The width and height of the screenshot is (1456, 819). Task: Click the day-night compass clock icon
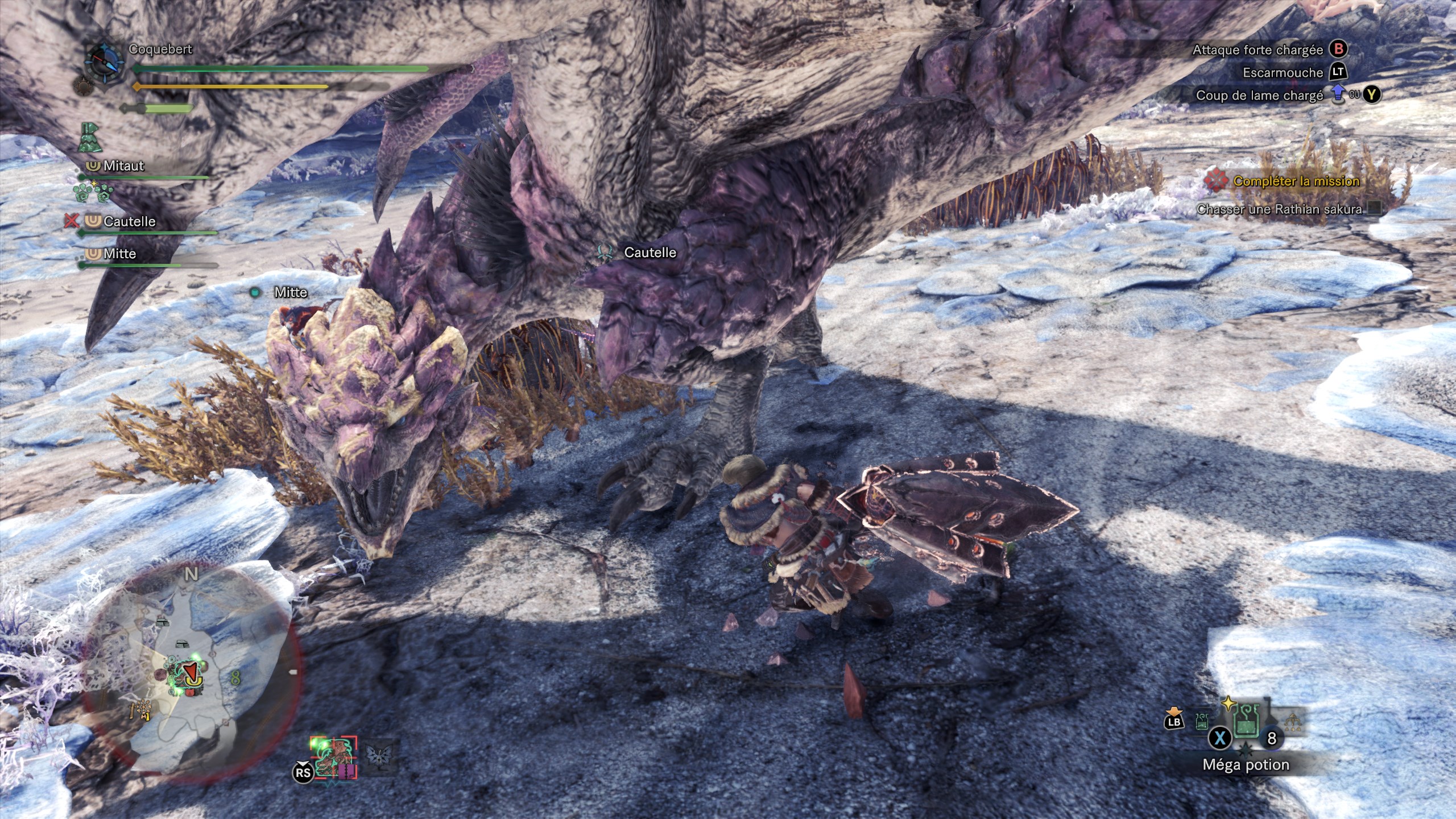104,60
